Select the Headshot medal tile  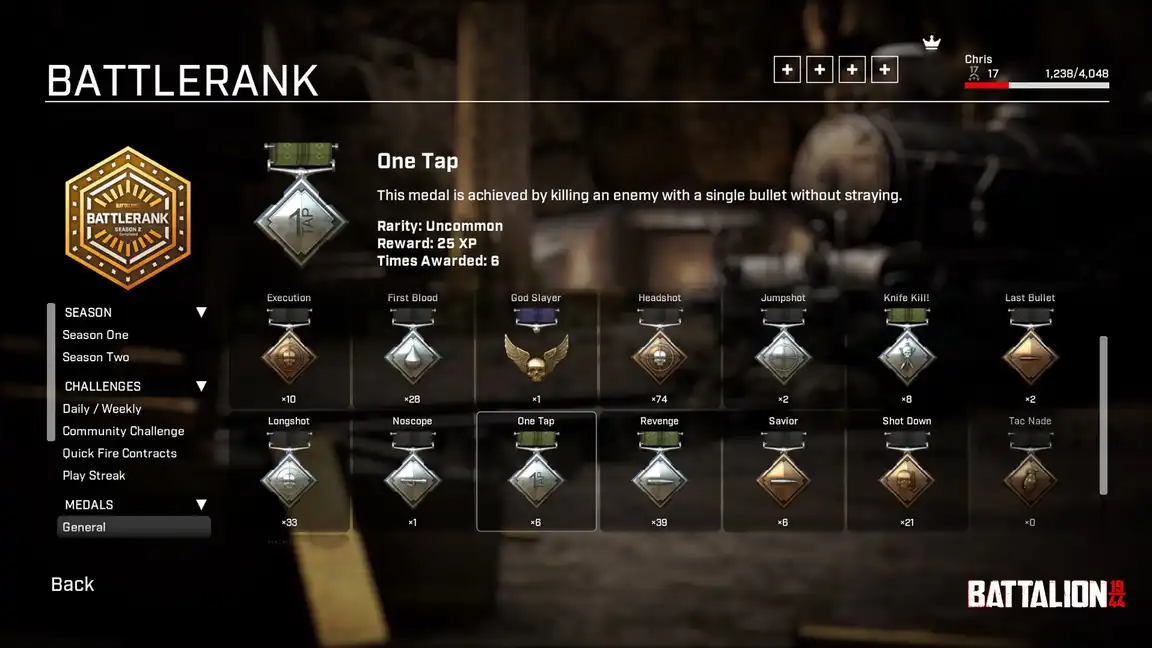(659, 350)
